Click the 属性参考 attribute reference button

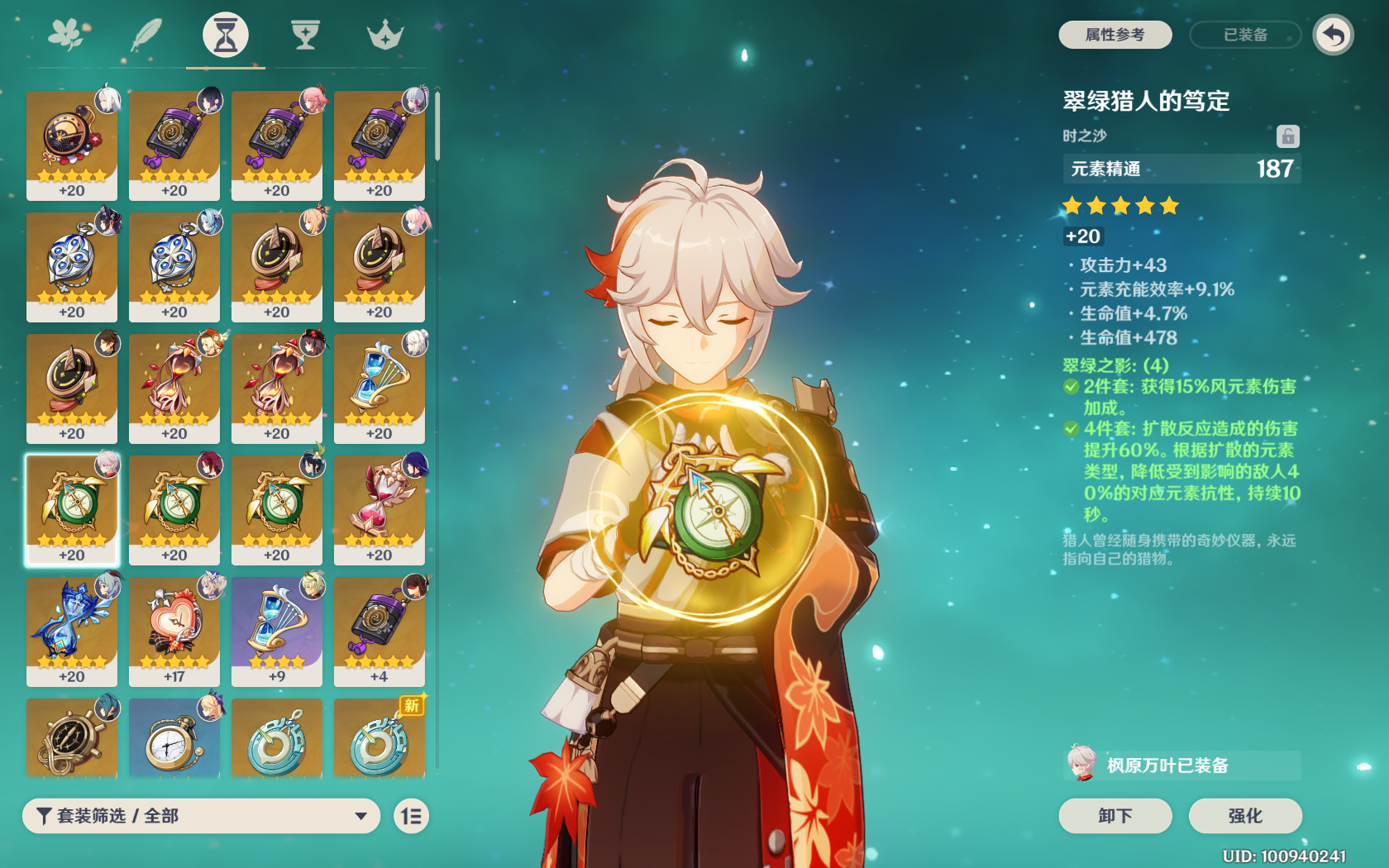click(1115, 35)
